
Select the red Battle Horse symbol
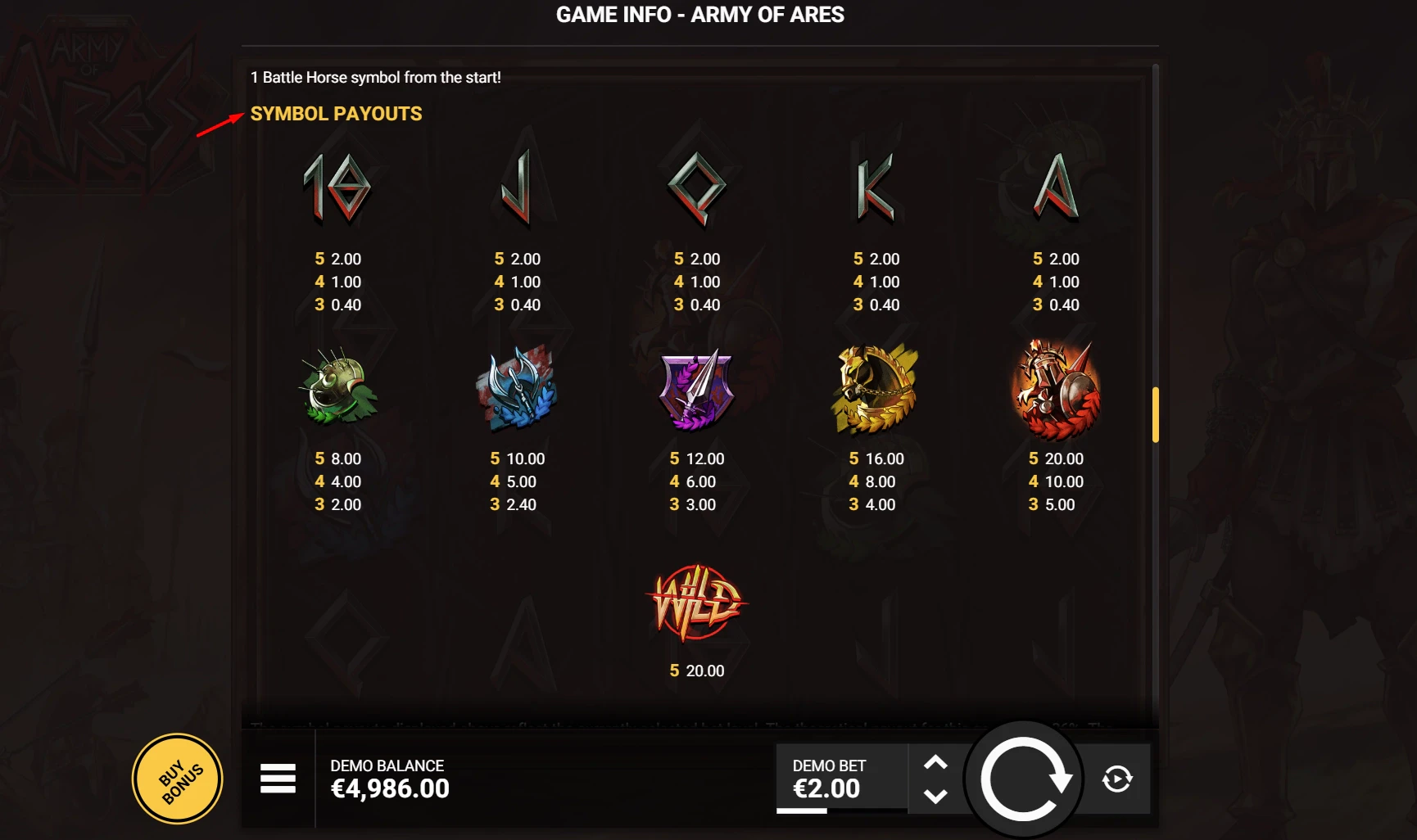click(x=1053, y=389)
